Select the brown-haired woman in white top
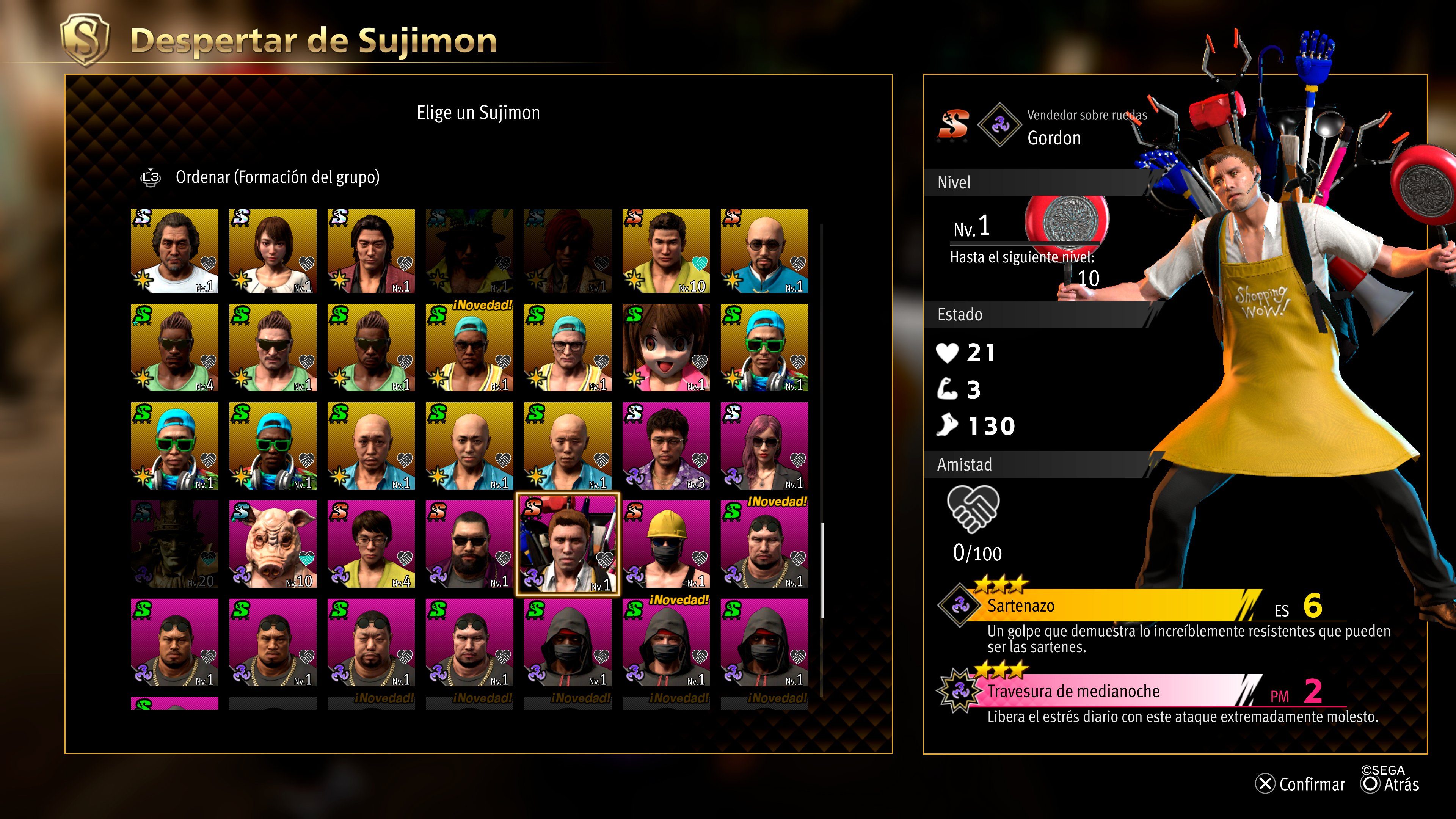1456x819 pixels. tap(273, 251)
